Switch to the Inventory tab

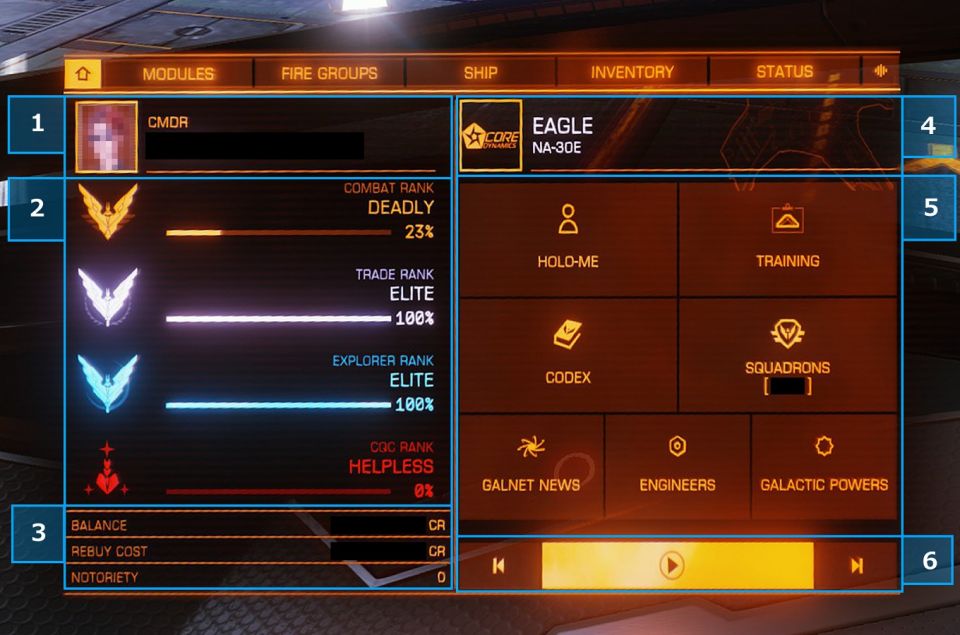click(x=632, y=73)
